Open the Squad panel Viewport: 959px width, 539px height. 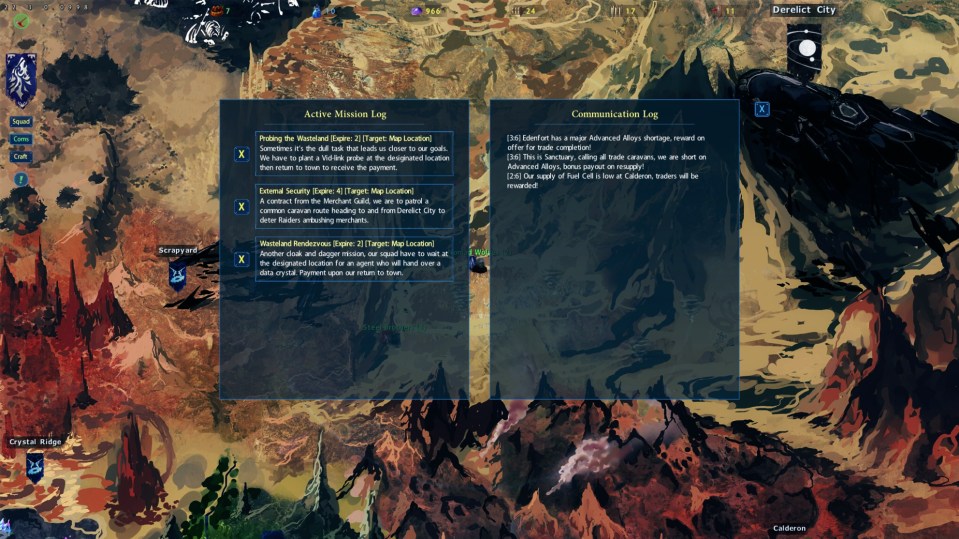tap(21, 122)
